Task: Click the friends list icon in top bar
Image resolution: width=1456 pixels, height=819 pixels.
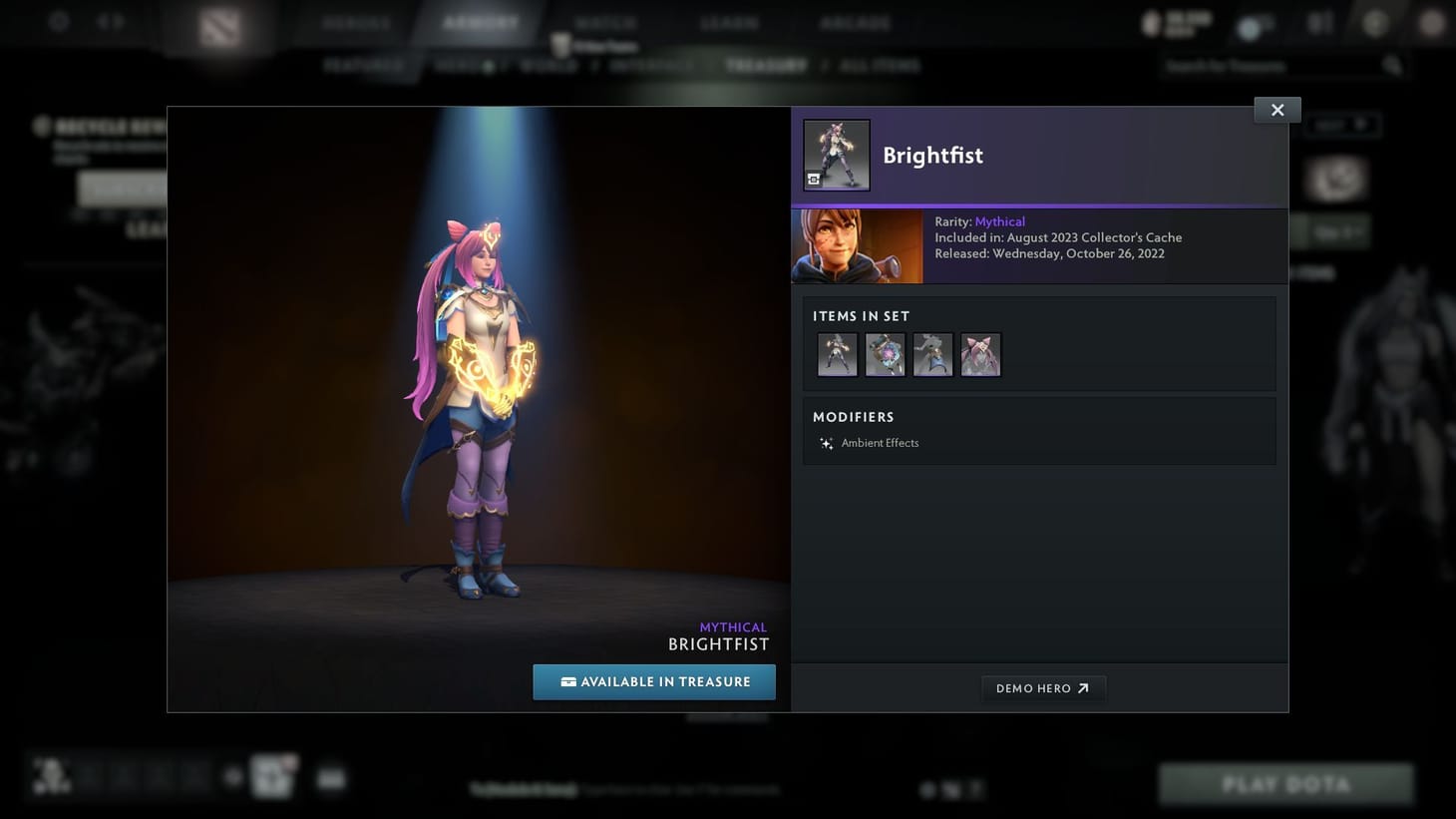Action: coord(1318,21)
